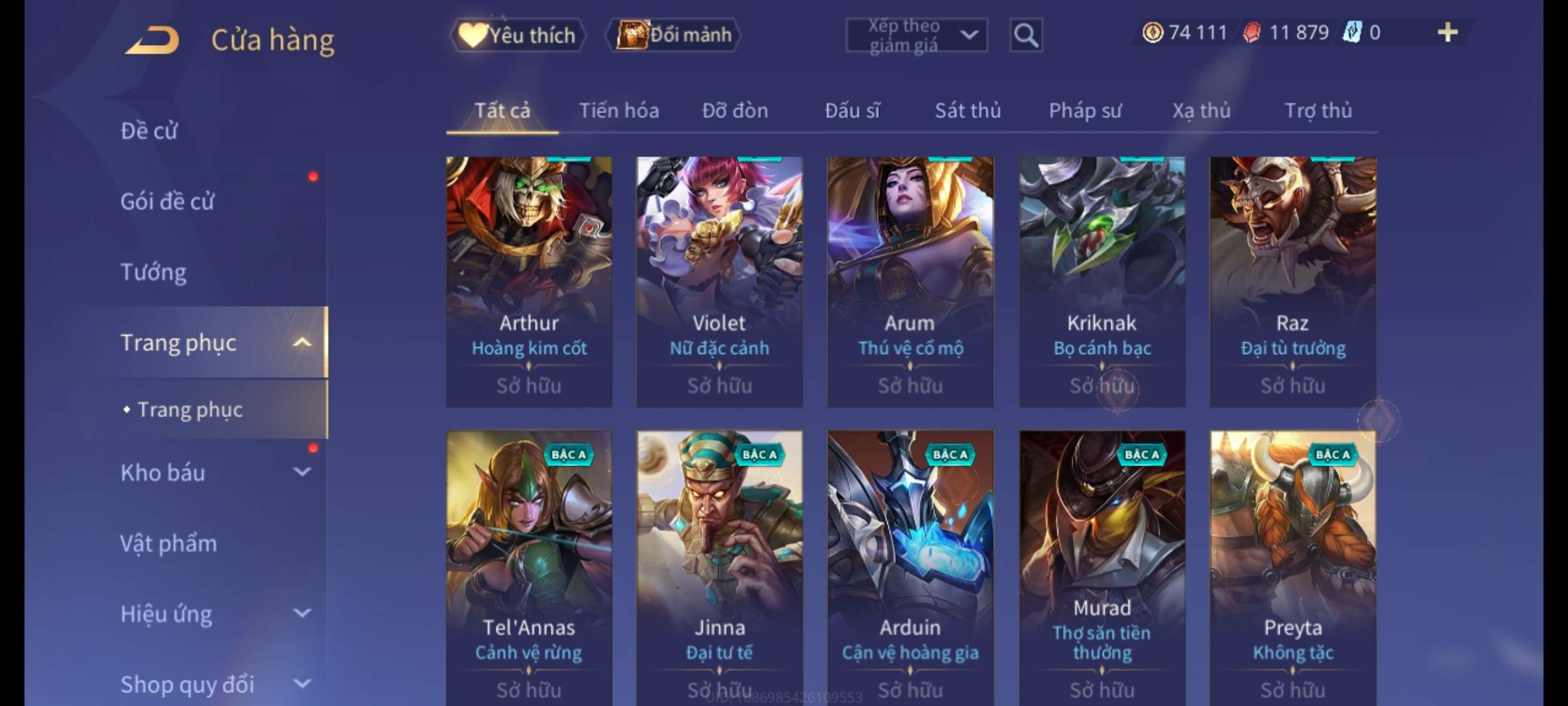Open the Đổi mảnh exchange
The image size is (1568, 706).
(x=674, y=35)
